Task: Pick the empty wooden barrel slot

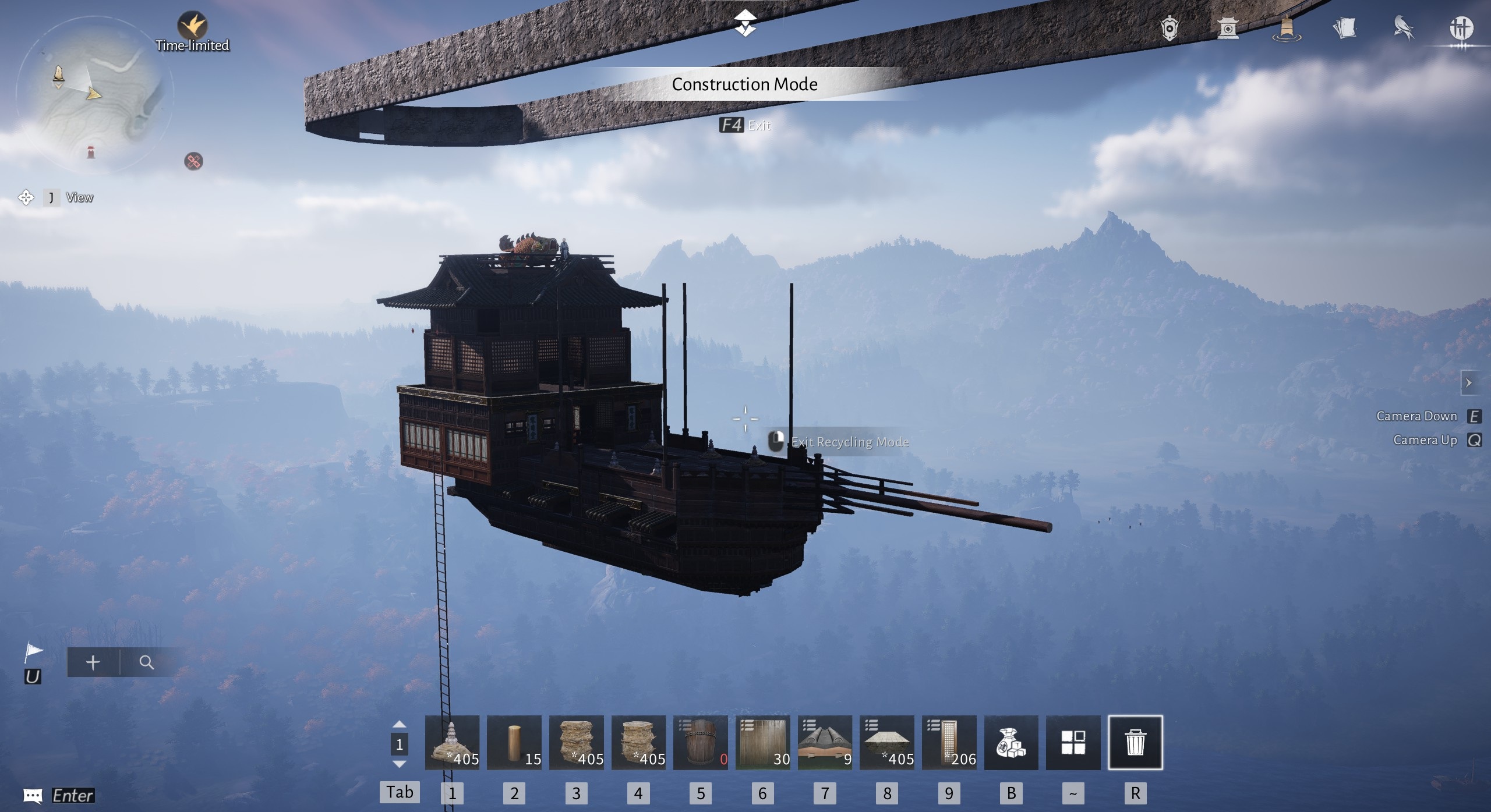Action: 700,742
